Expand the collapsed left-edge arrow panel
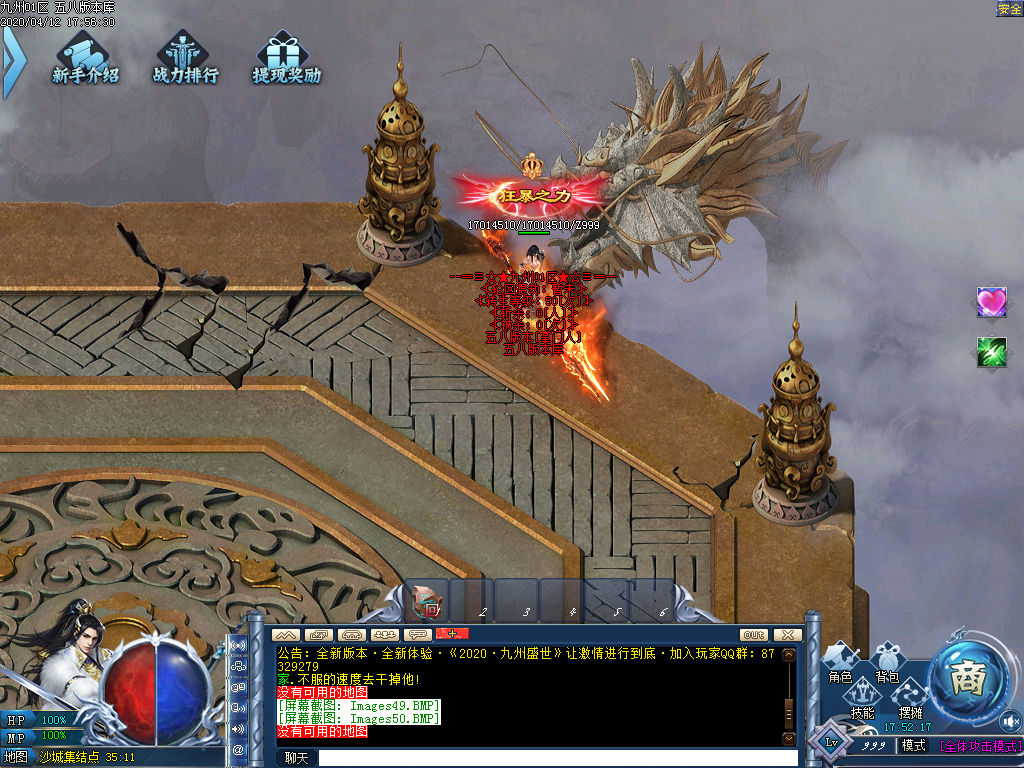Screen dimensions: 1024x768 click(12, 62)
